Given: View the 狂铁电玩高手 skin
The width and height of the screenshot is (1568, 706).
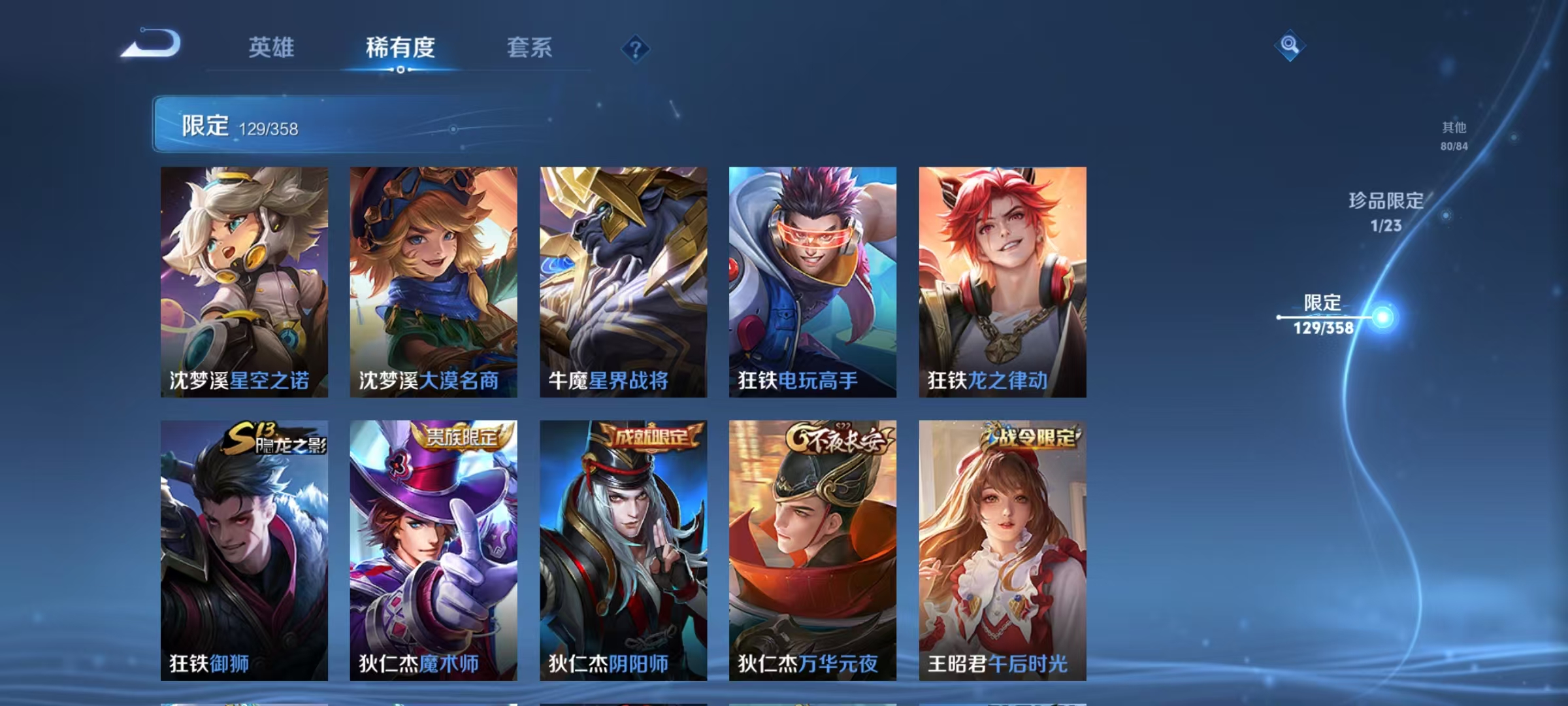Looking at the screenshot, I should pos(812,281).
